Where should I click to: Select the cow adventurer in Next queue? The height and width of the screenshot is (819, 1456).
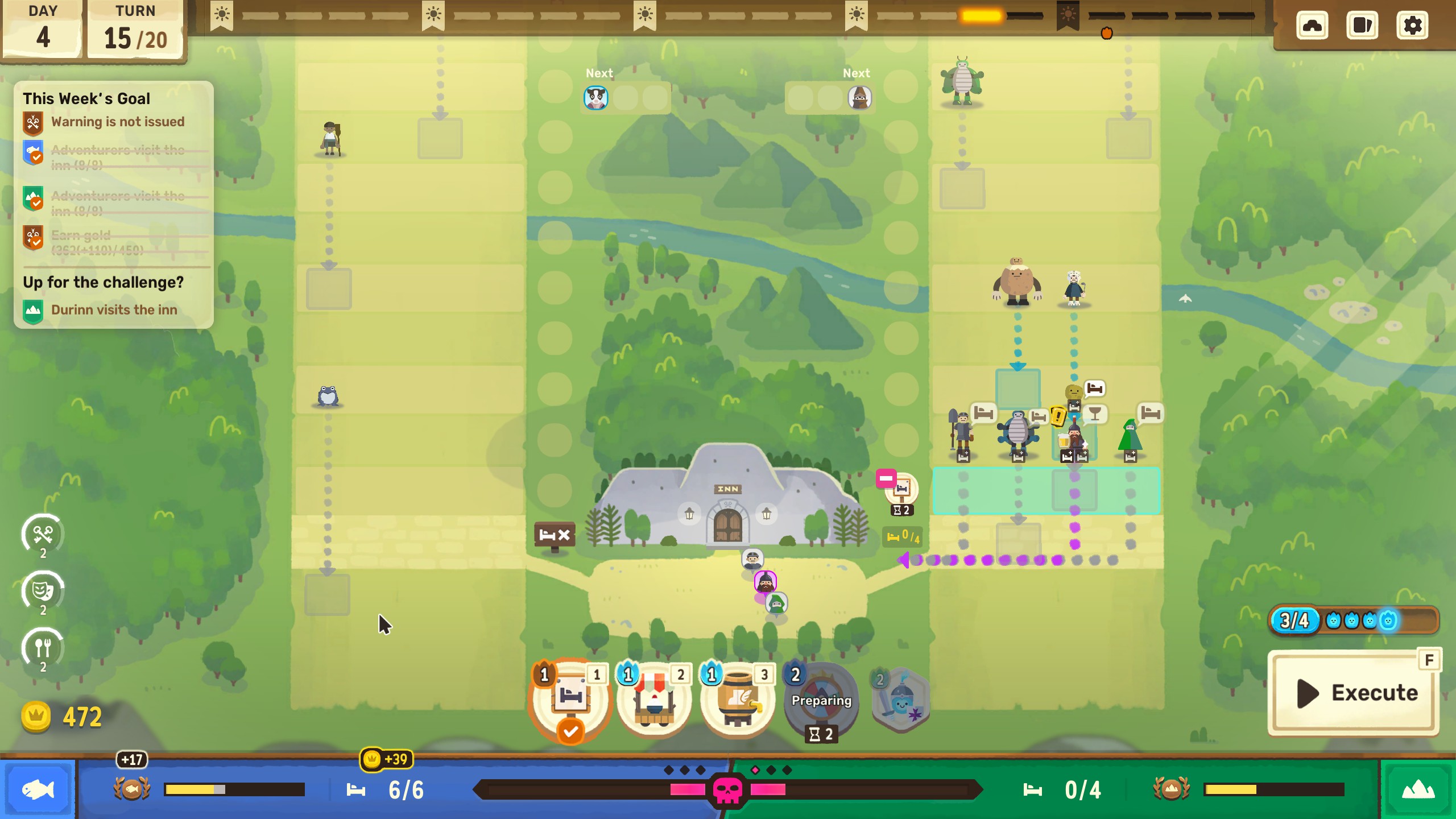(595, 98)
